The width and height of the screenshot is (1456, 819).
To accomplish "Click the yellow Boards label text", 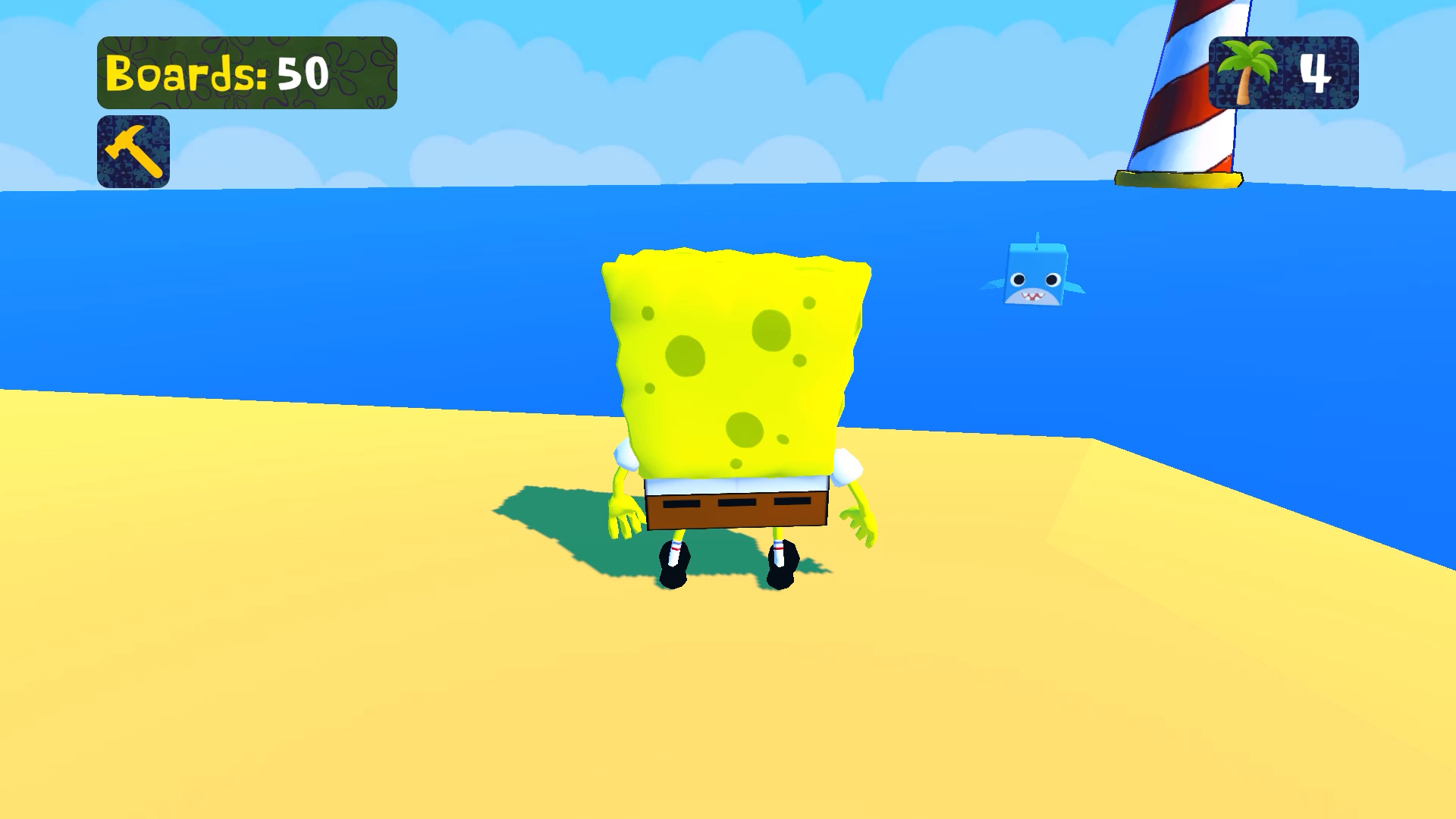I will 186,74.
